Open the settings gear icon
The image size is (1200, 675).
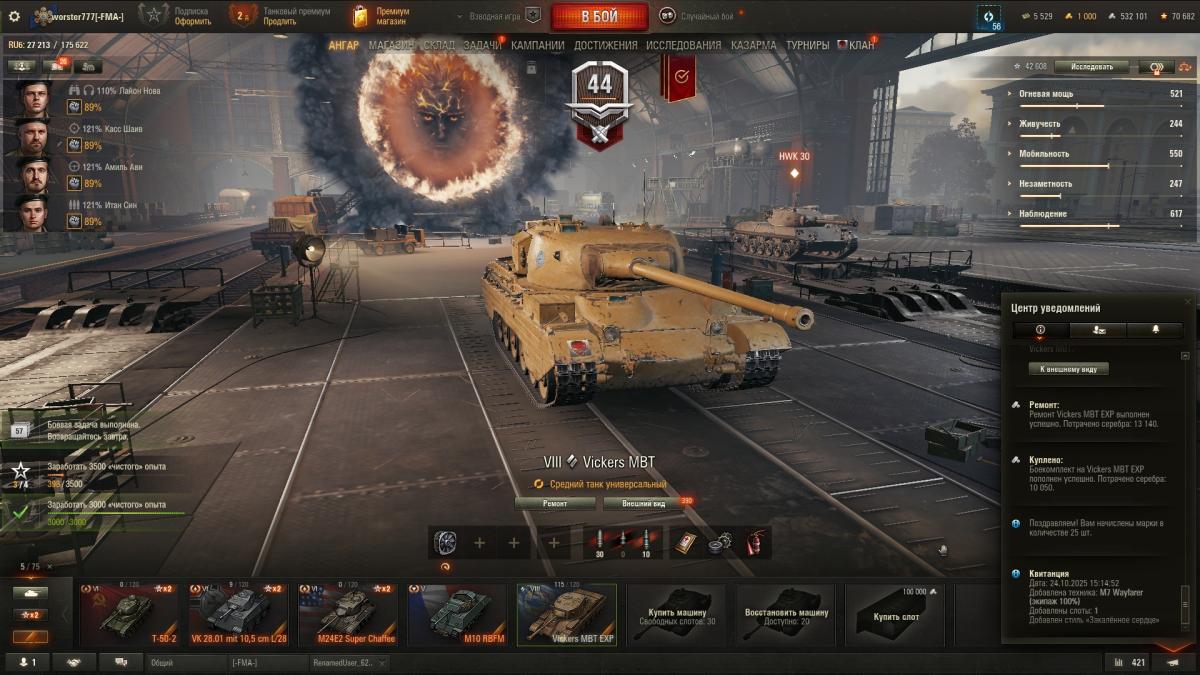pos(14,16)
